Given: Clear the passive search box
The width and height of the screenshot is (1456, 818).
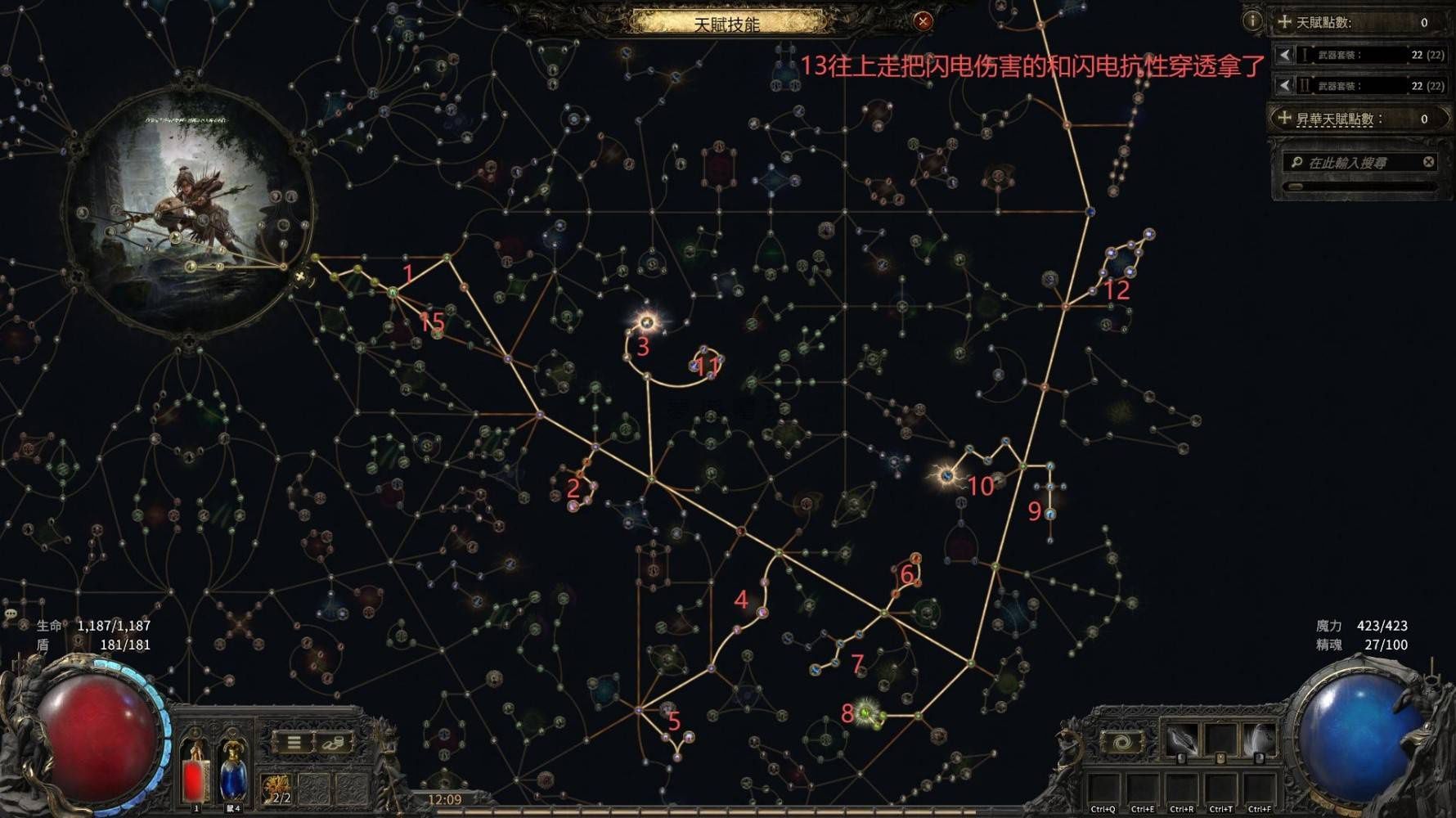Looking at the screenshot, I should 1428,162.
